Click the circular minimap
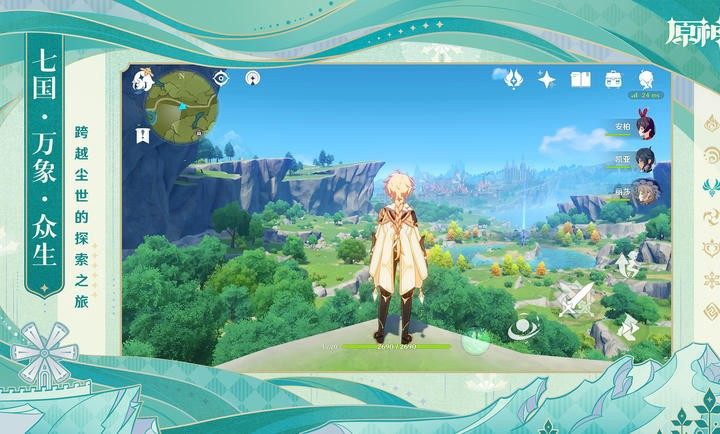The image size is (720, 434). click(x=180, y=104)
